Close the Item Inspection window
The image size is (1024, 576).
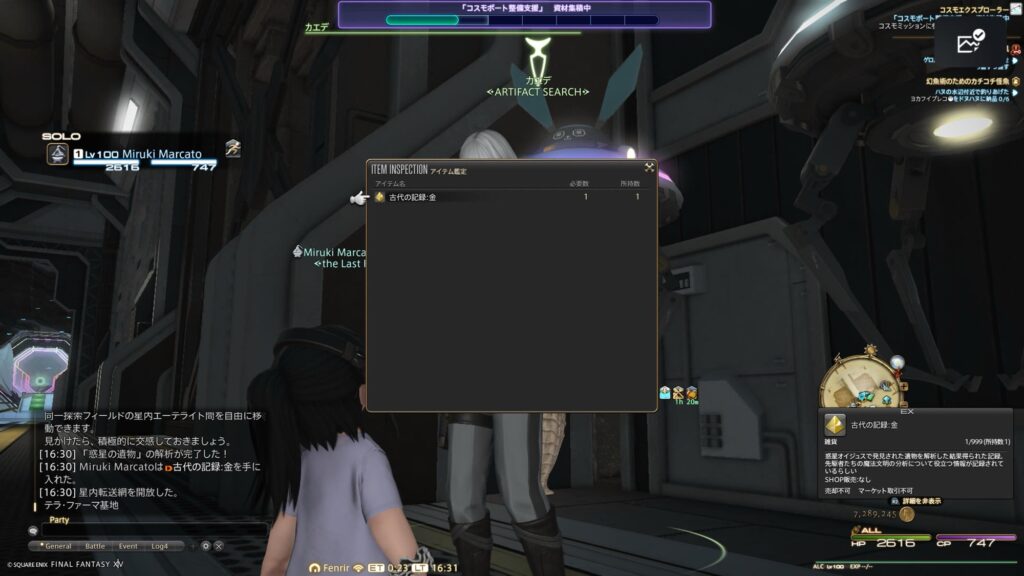pos(649,167)
